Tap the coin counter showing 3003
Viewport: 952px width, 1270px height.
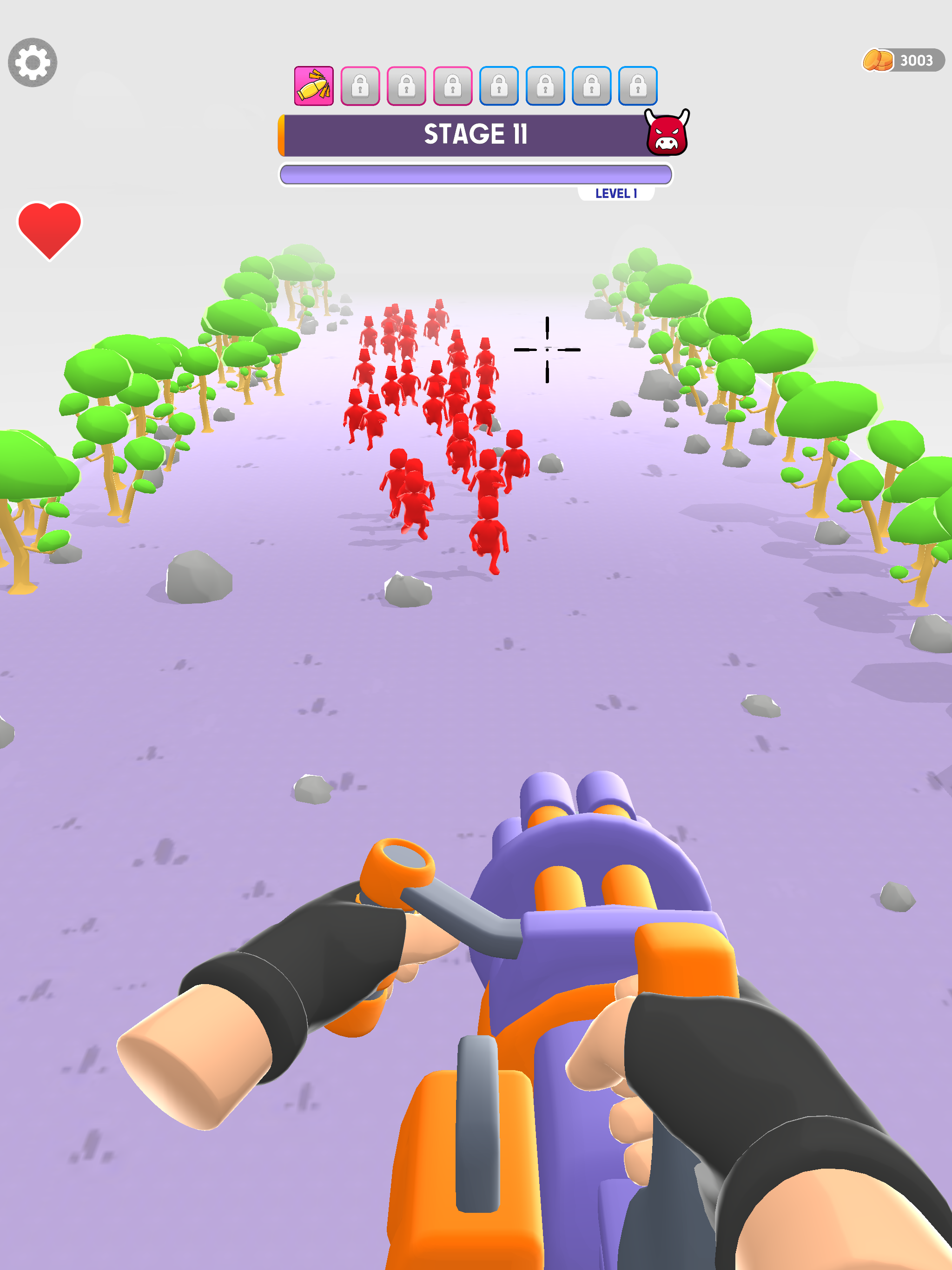click(x=917, y=60)
